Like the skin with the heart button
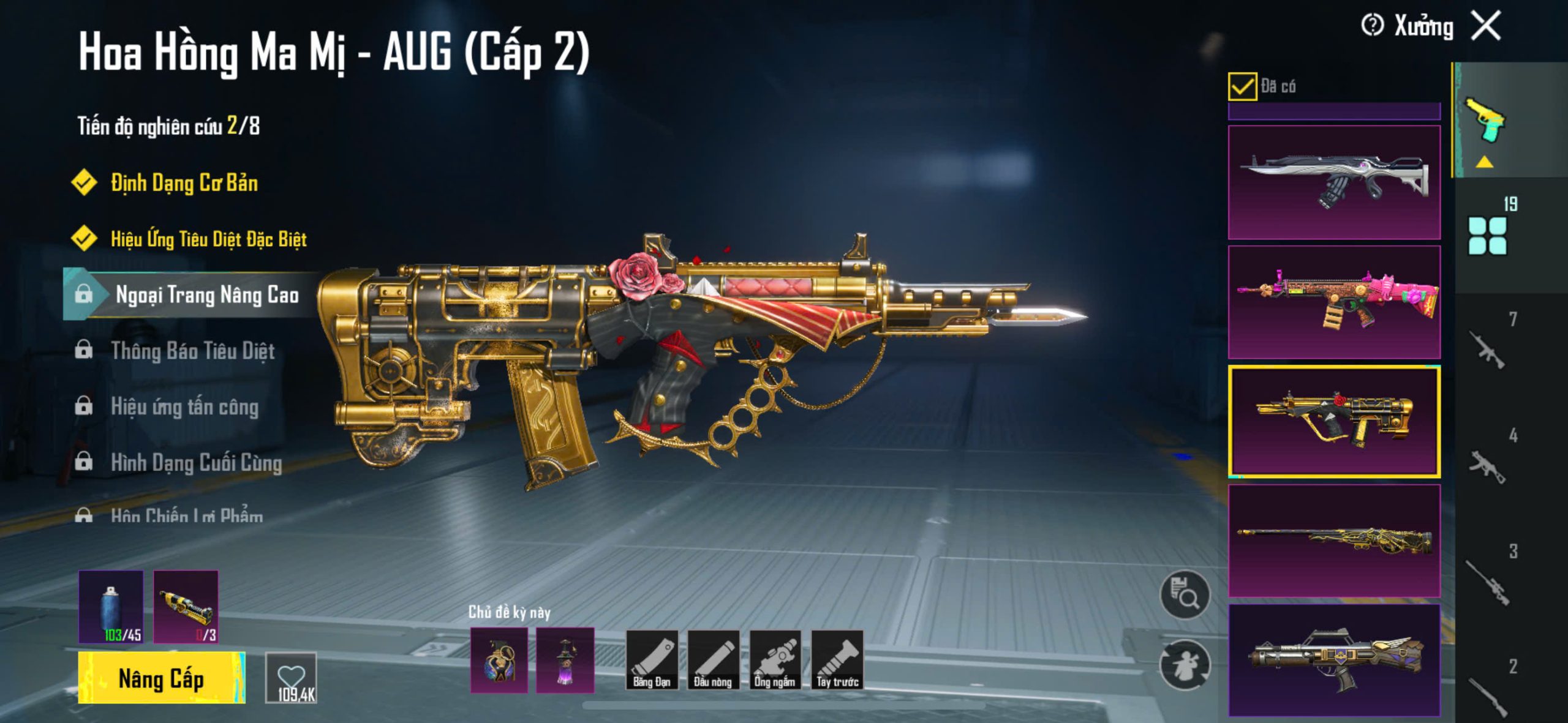The height and width of the screenshot is (723, 1568). (292, 678)
